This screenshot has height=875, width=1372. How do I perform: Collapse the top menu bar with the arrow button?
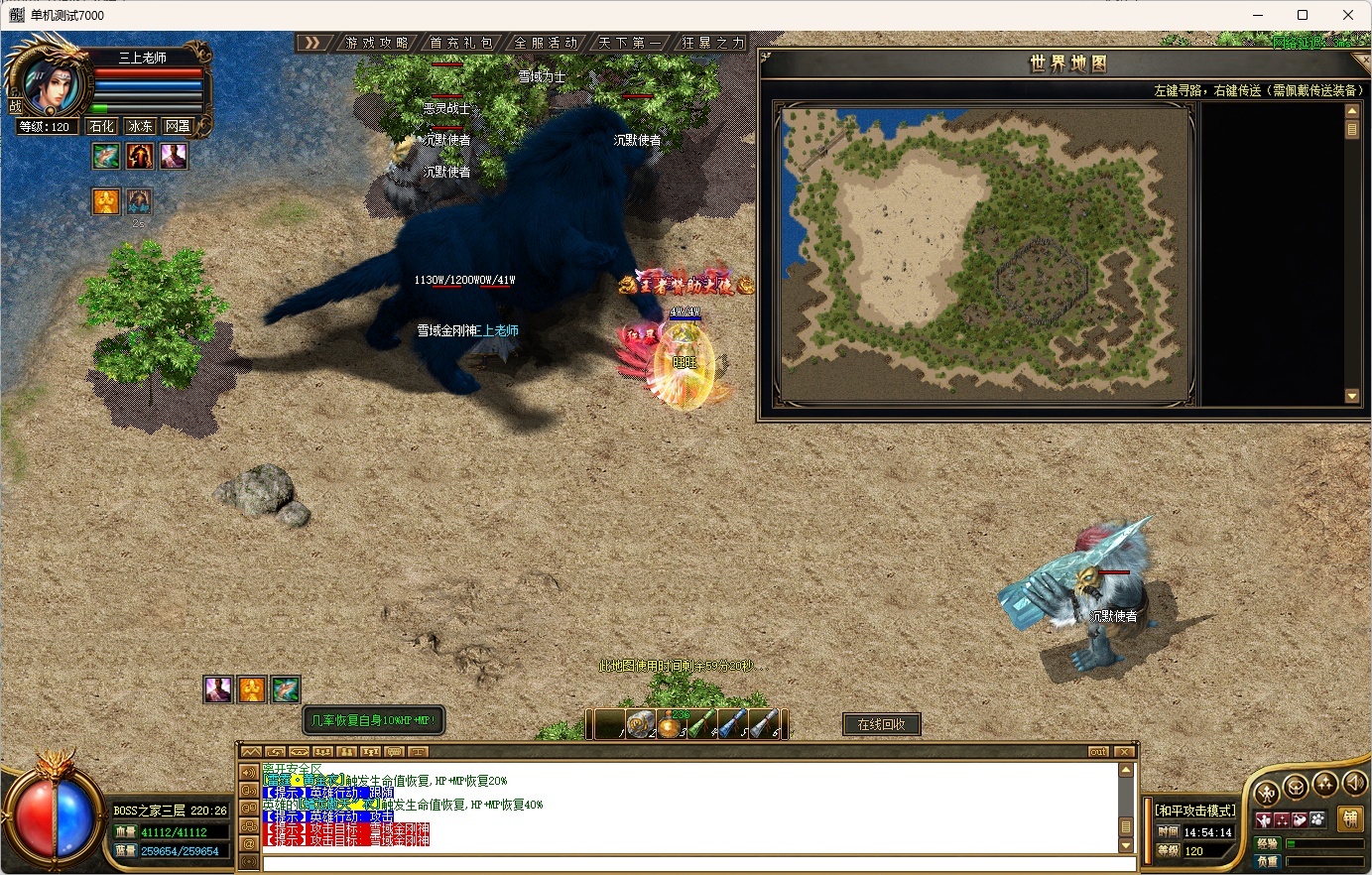pos(313,43)
